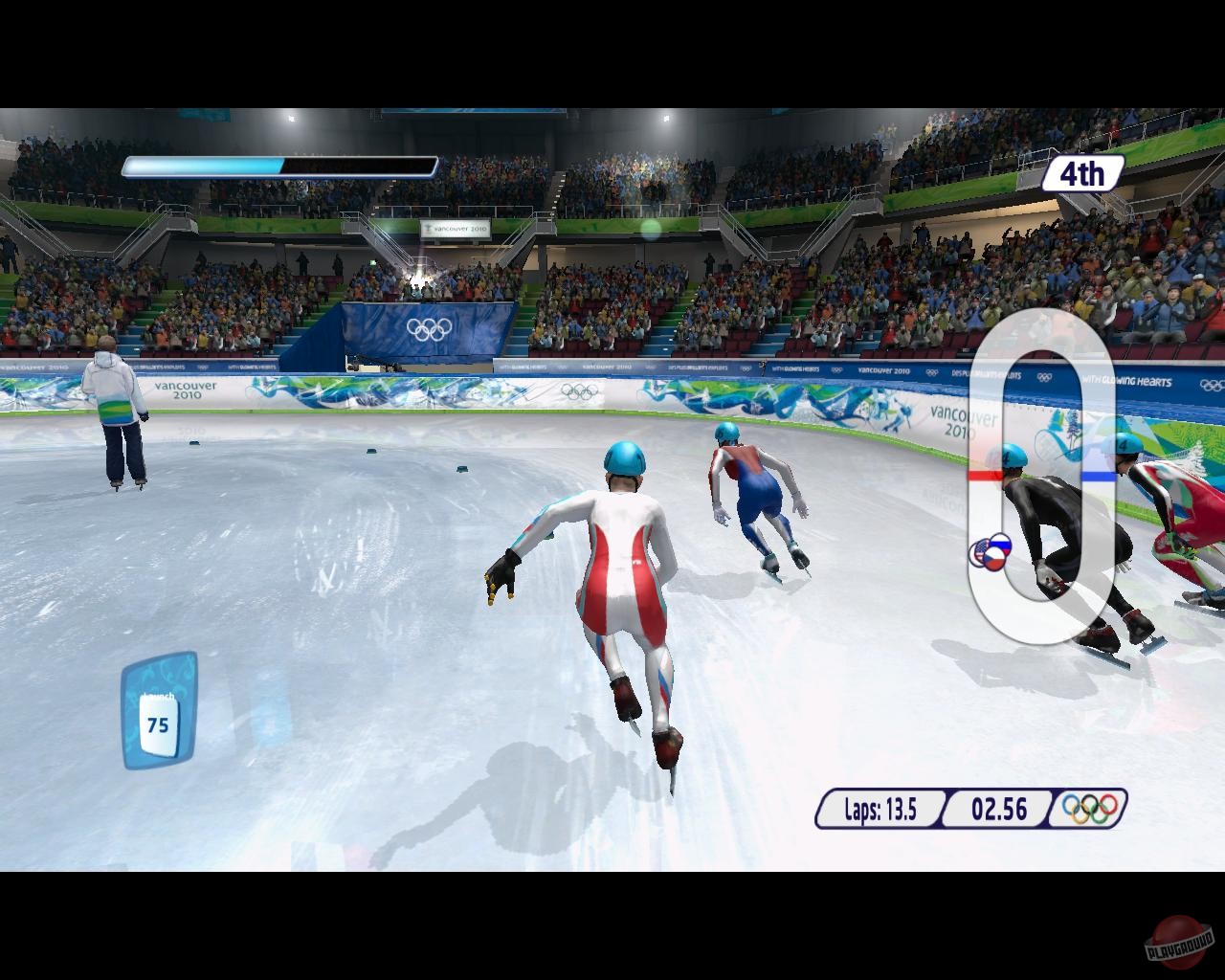
Task: Expand the race timer showing 02.56
Action: pos(997,809)
